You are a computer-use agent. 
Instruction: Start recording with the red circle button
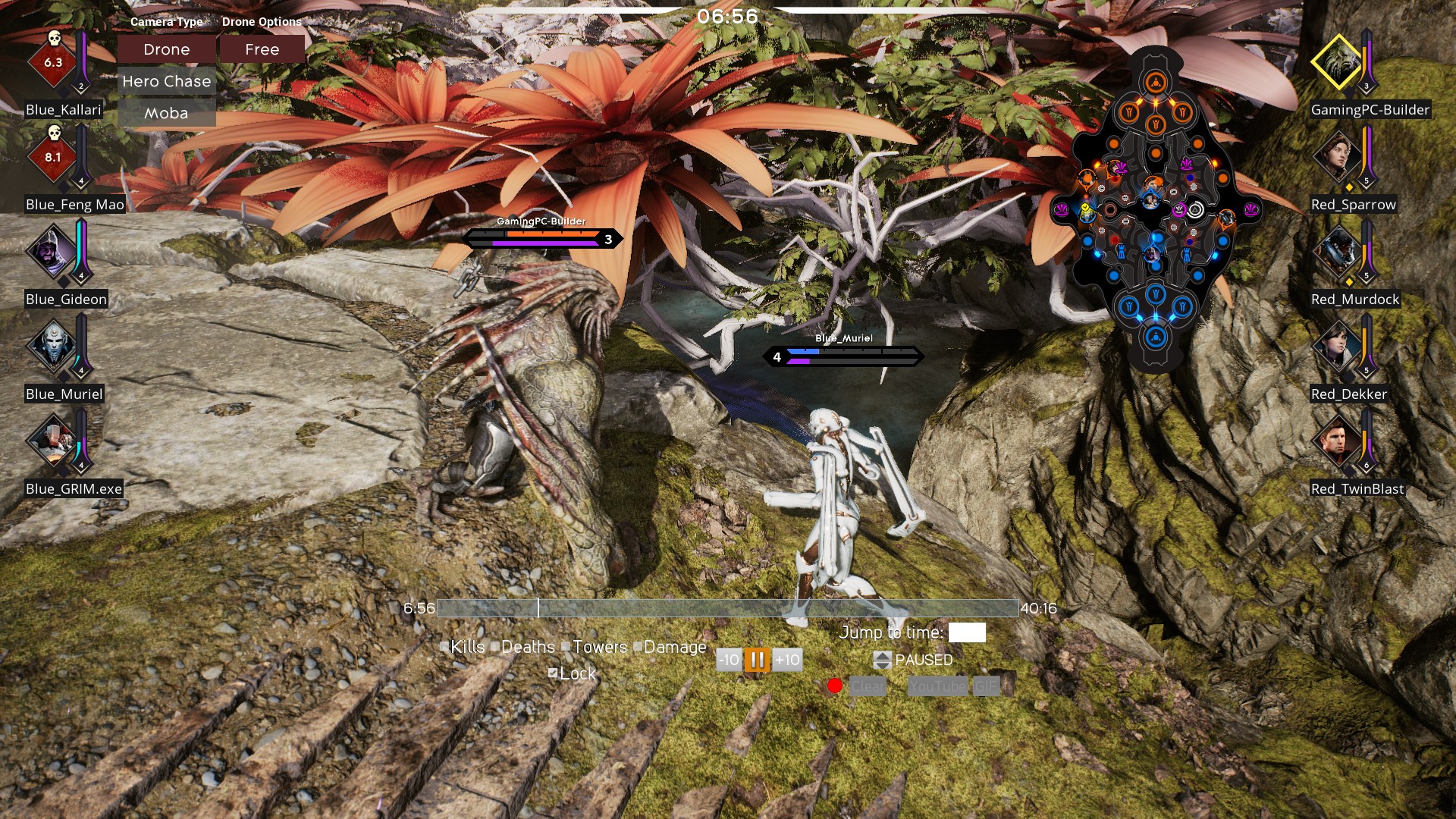point(835,686)
